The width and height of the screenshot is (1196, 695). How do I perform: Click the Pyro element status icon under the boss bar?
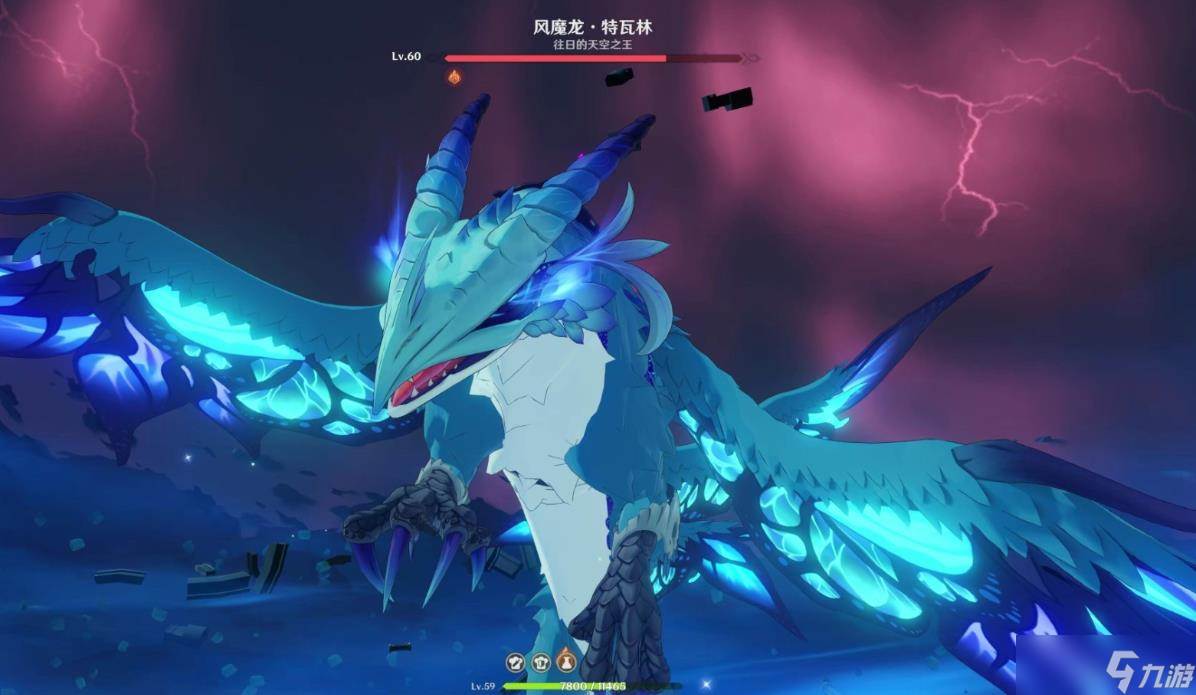[454, 76]
